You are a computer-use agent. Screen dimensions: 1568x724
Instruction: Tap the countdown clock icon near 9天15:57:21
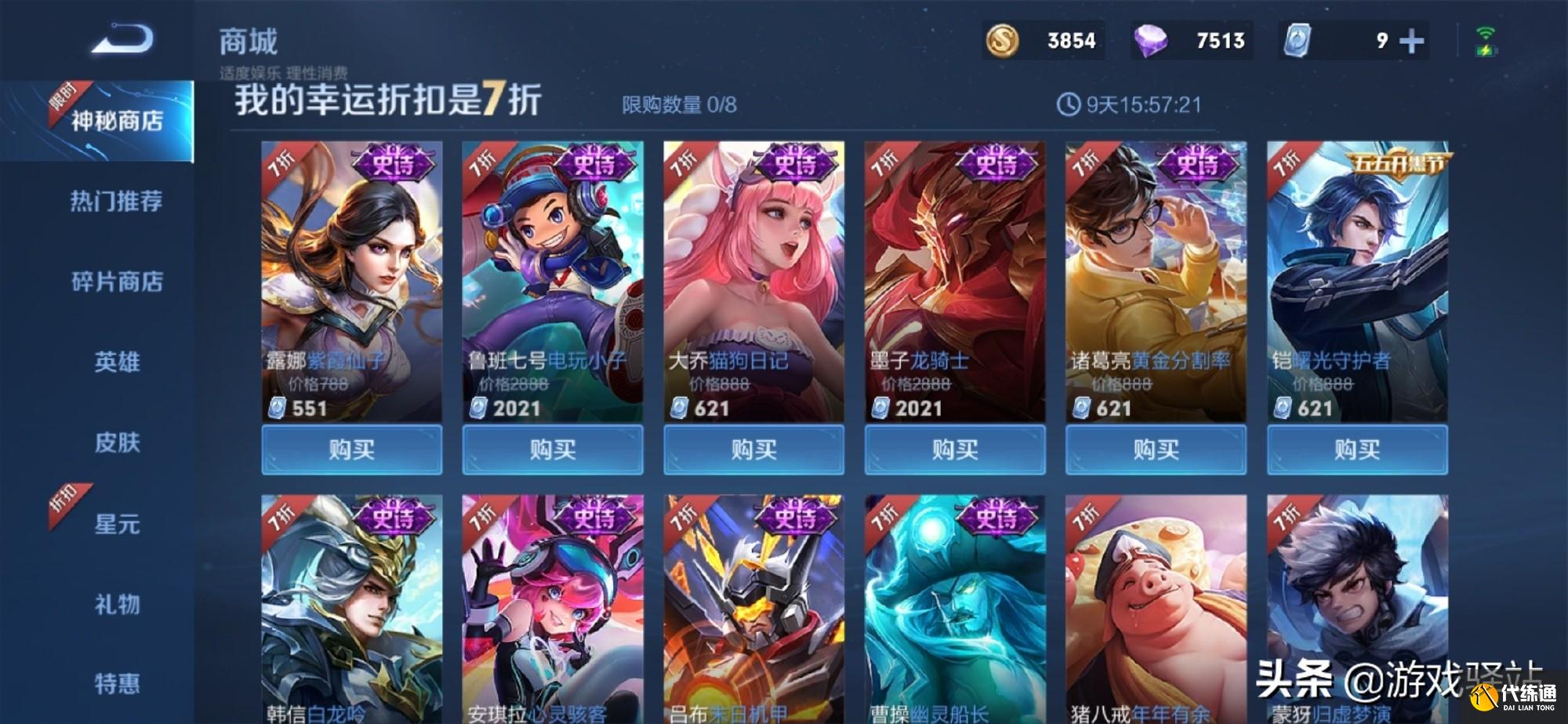click(1069, 104)
